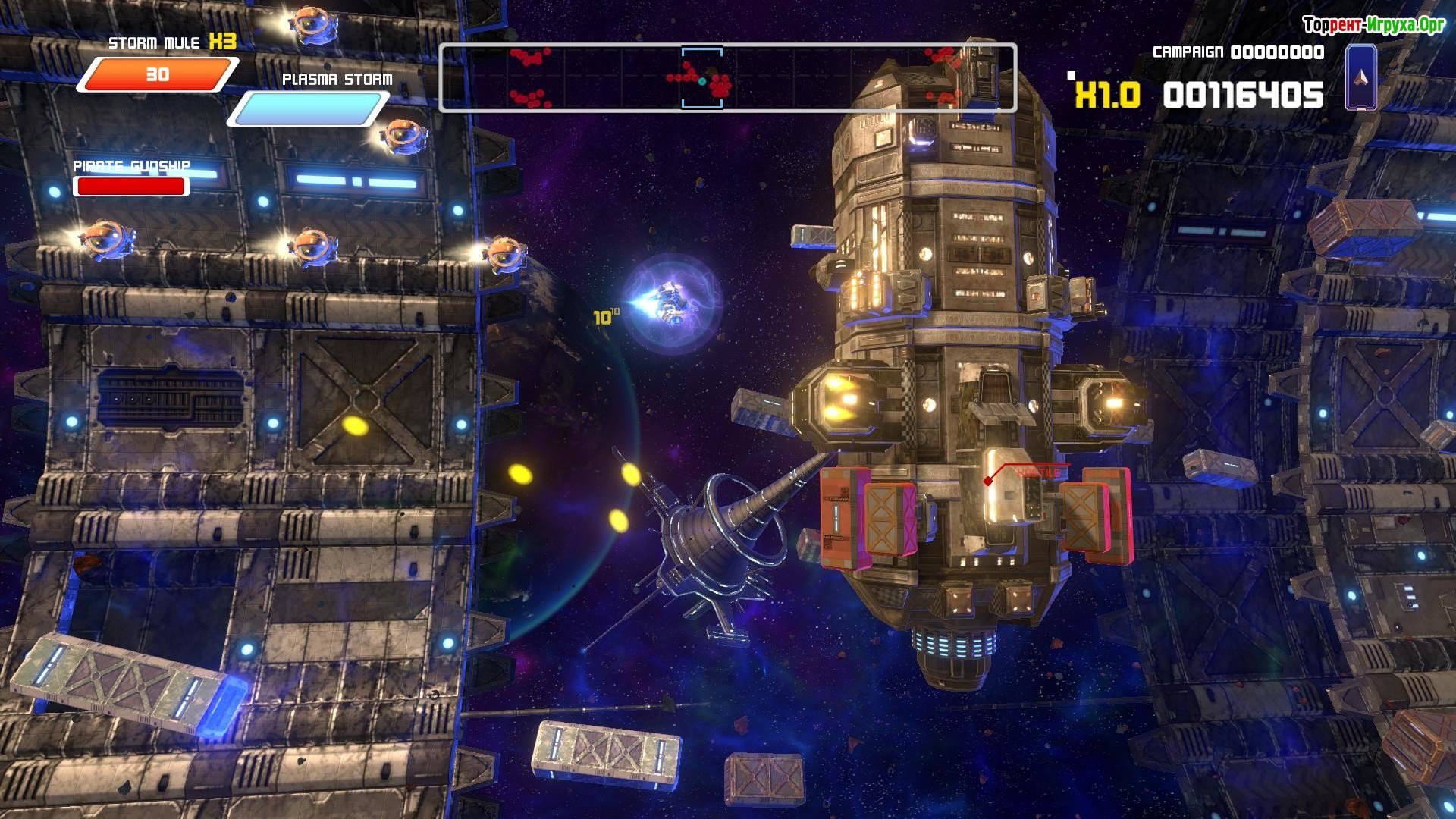Open the Торрент-Игруха.Орг watermark link
1456x819 pixels.
pyautogui.click(x=1373, y=25)
